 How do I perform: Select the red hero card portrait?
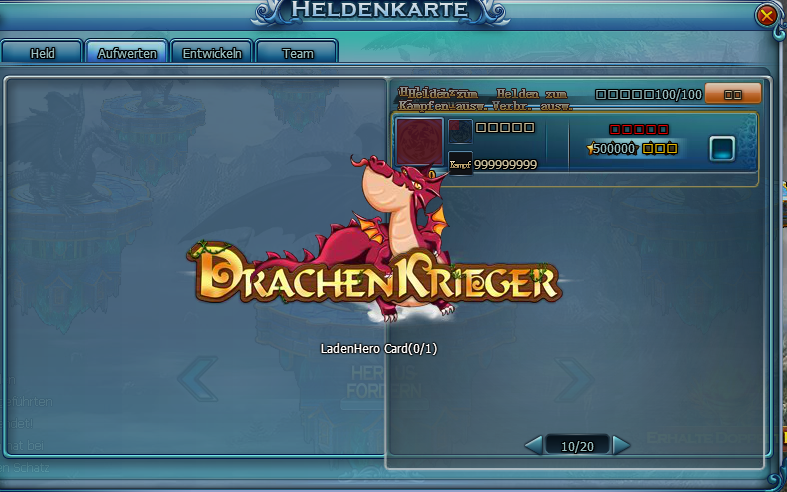coord(419,143)
